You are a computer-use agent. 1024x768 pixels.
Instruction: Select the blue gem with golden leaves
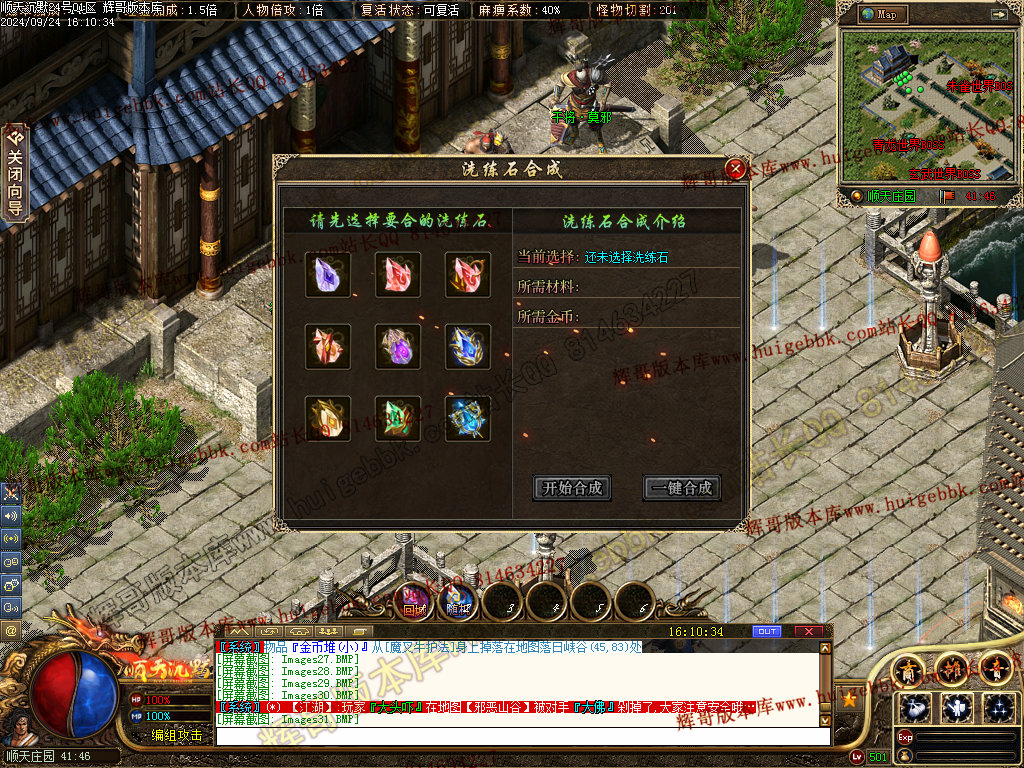click(467, 347)
